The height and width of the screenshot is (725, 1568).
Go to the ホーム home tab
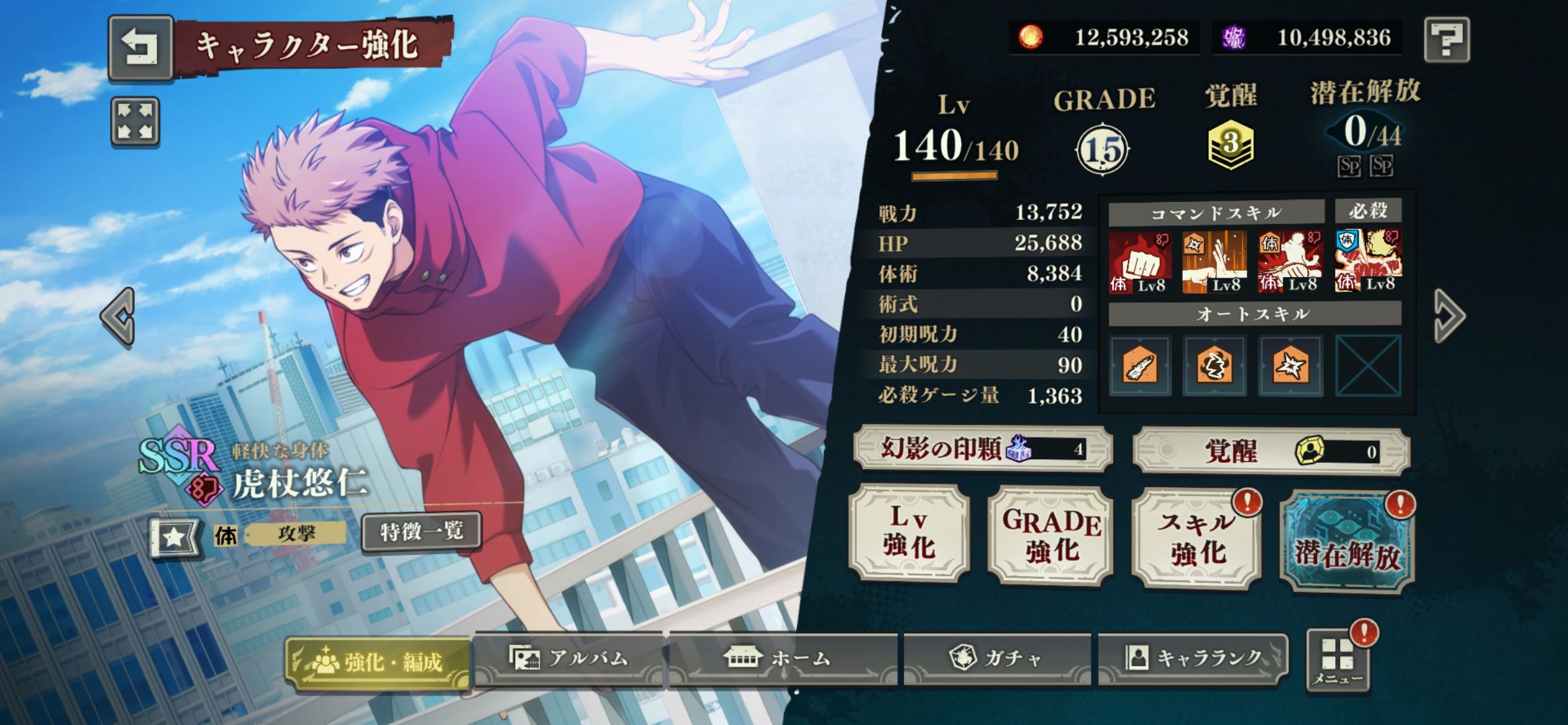(x=782, y=658)
